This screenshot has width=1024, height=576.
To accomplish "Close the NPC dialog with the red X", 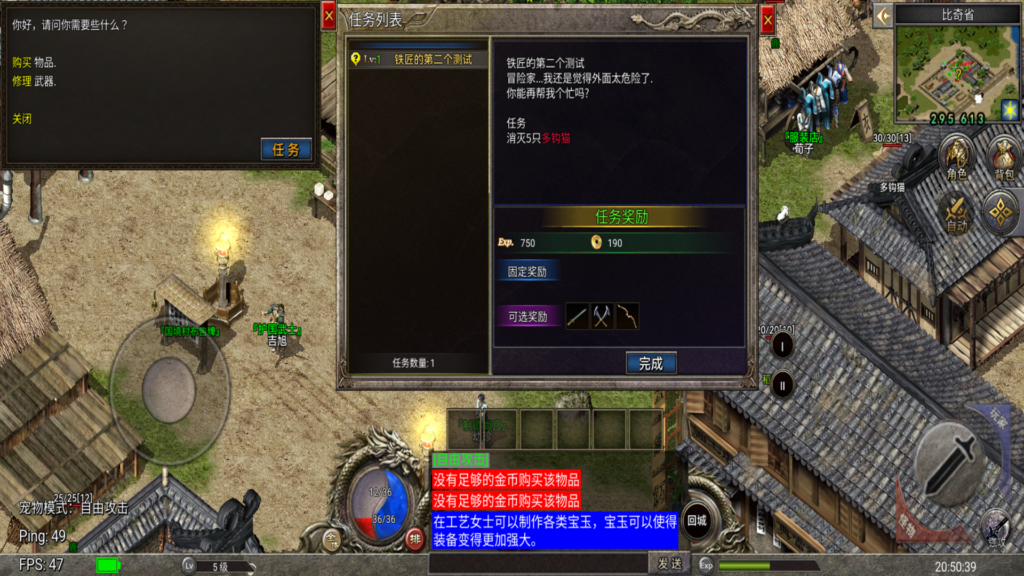I will click(328, 15).
